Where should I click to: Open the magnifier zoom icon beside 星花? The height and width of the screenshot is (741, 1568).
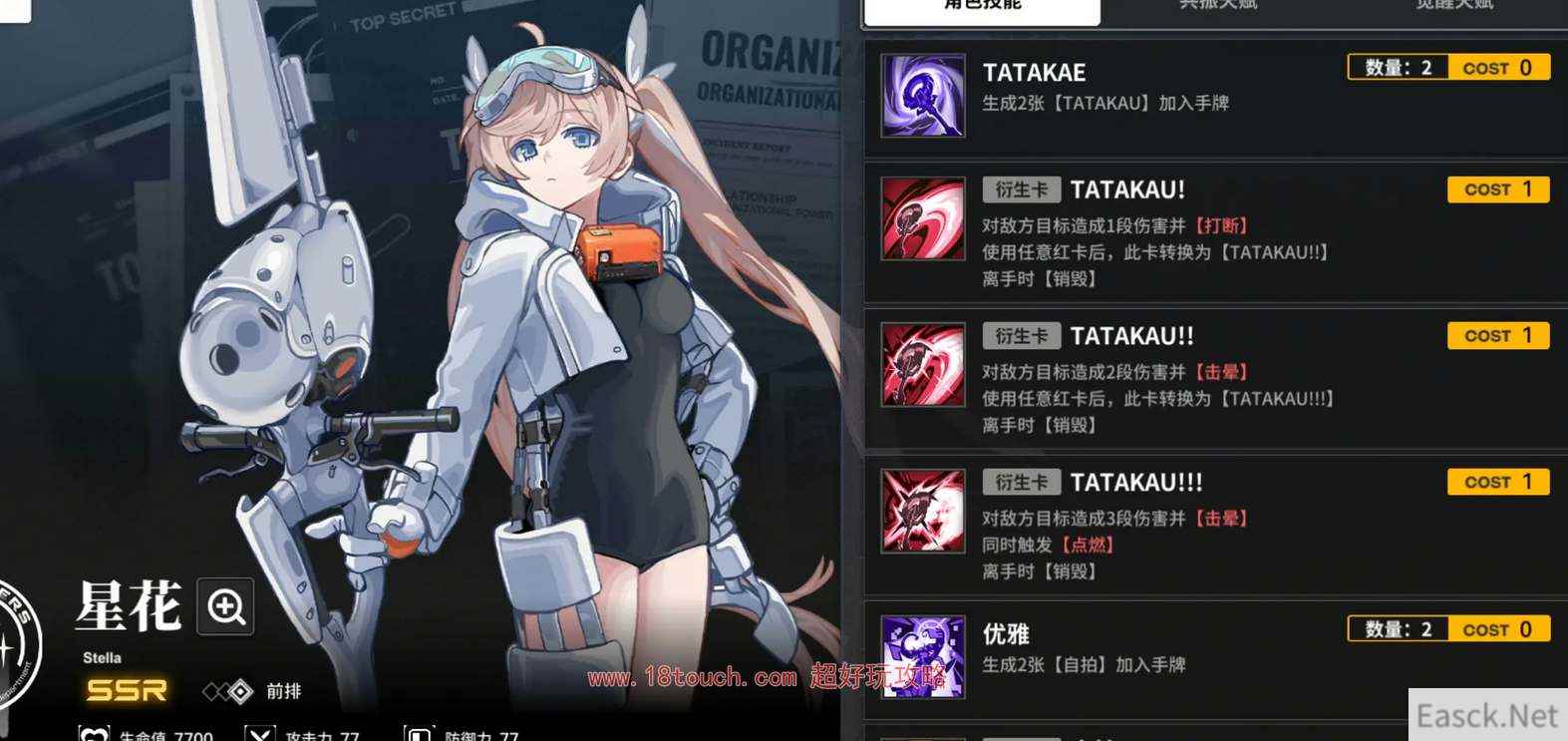[x=225, y=606]
